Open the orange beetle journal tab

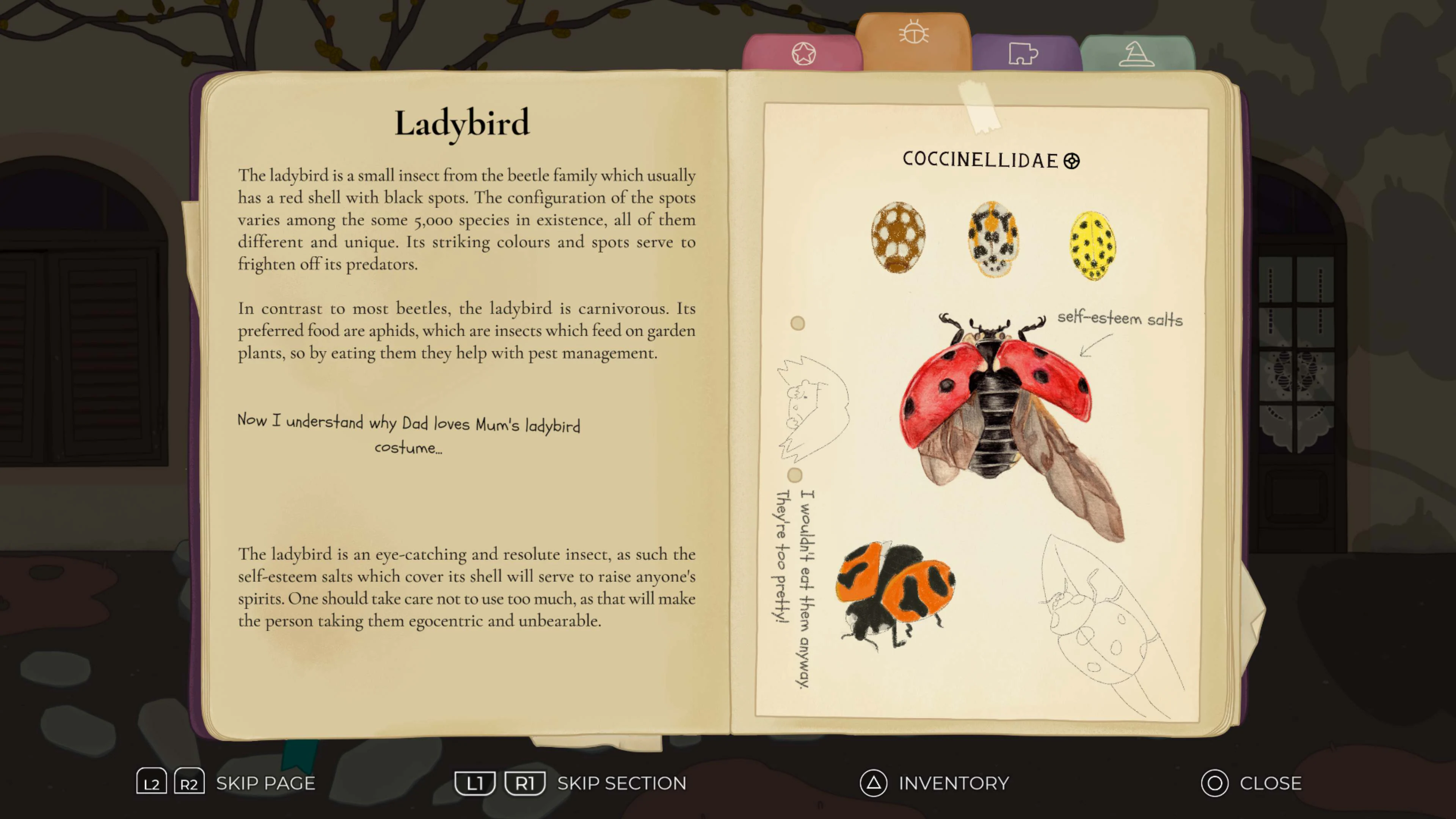(913, 34)
